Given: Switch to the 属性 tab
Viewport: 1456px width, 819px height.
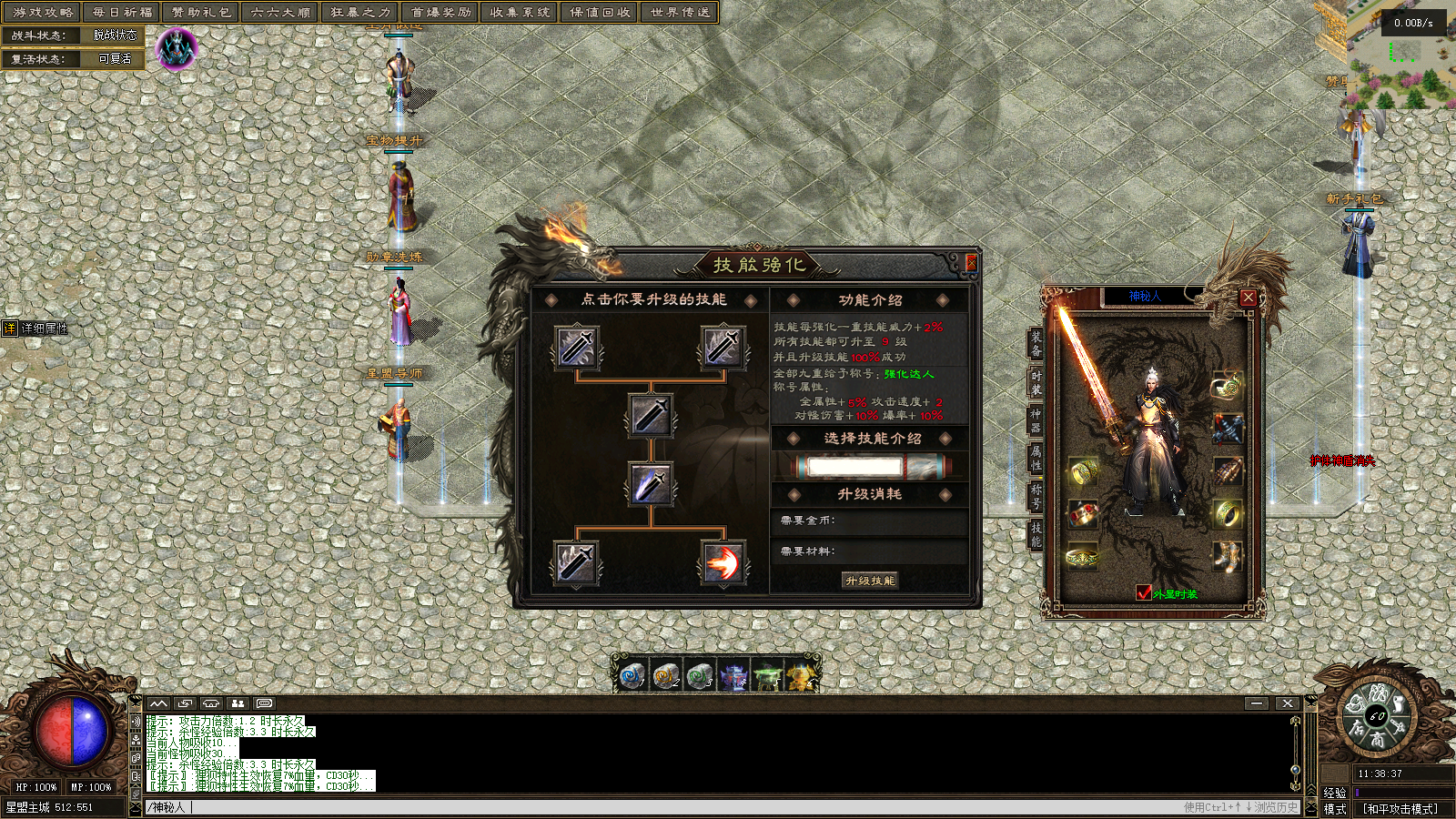Looking at the screenshot, I should [x=1036, y=457].
